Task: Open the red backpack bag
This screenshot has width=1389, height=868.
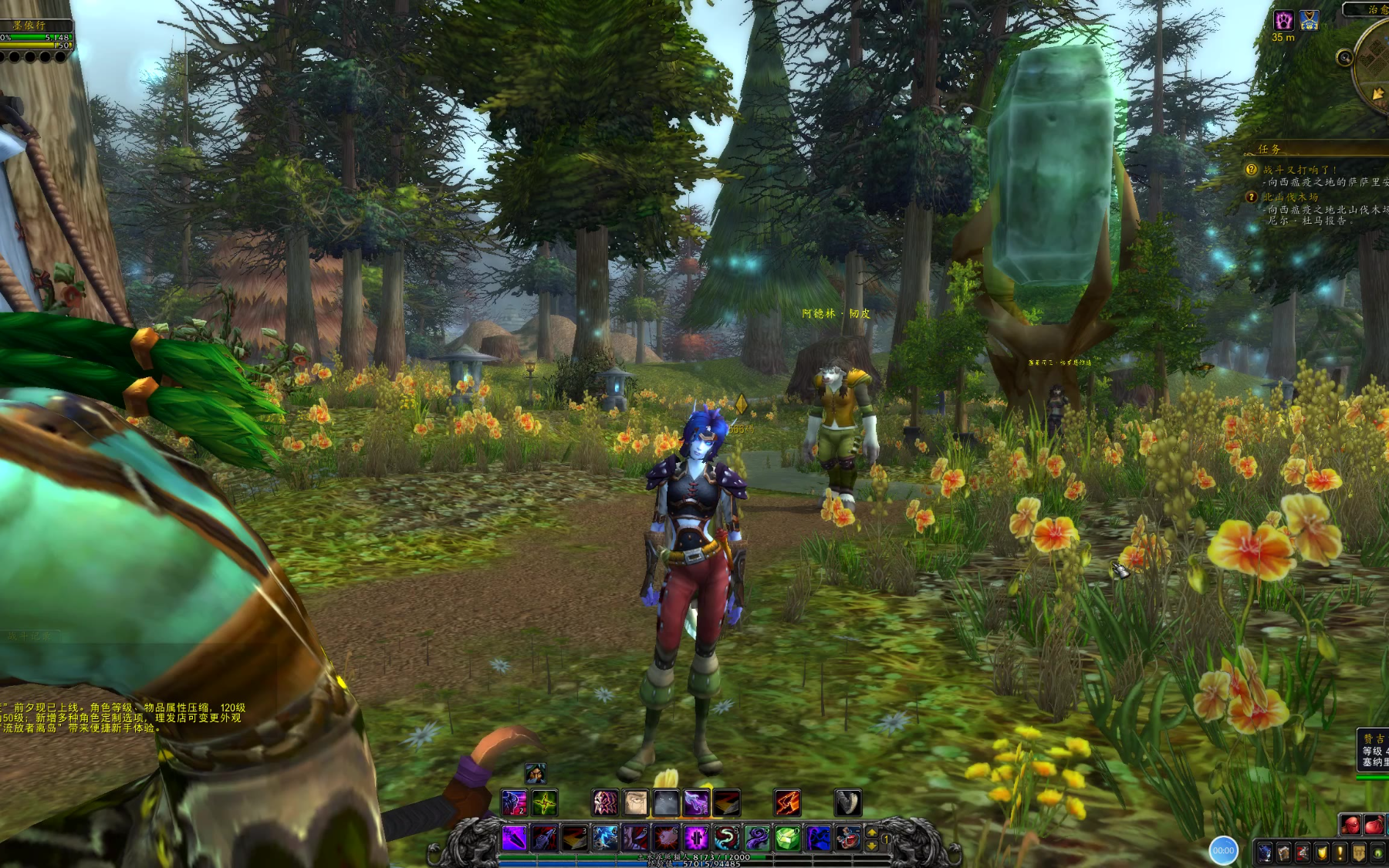Action: tap(1350, 825)
